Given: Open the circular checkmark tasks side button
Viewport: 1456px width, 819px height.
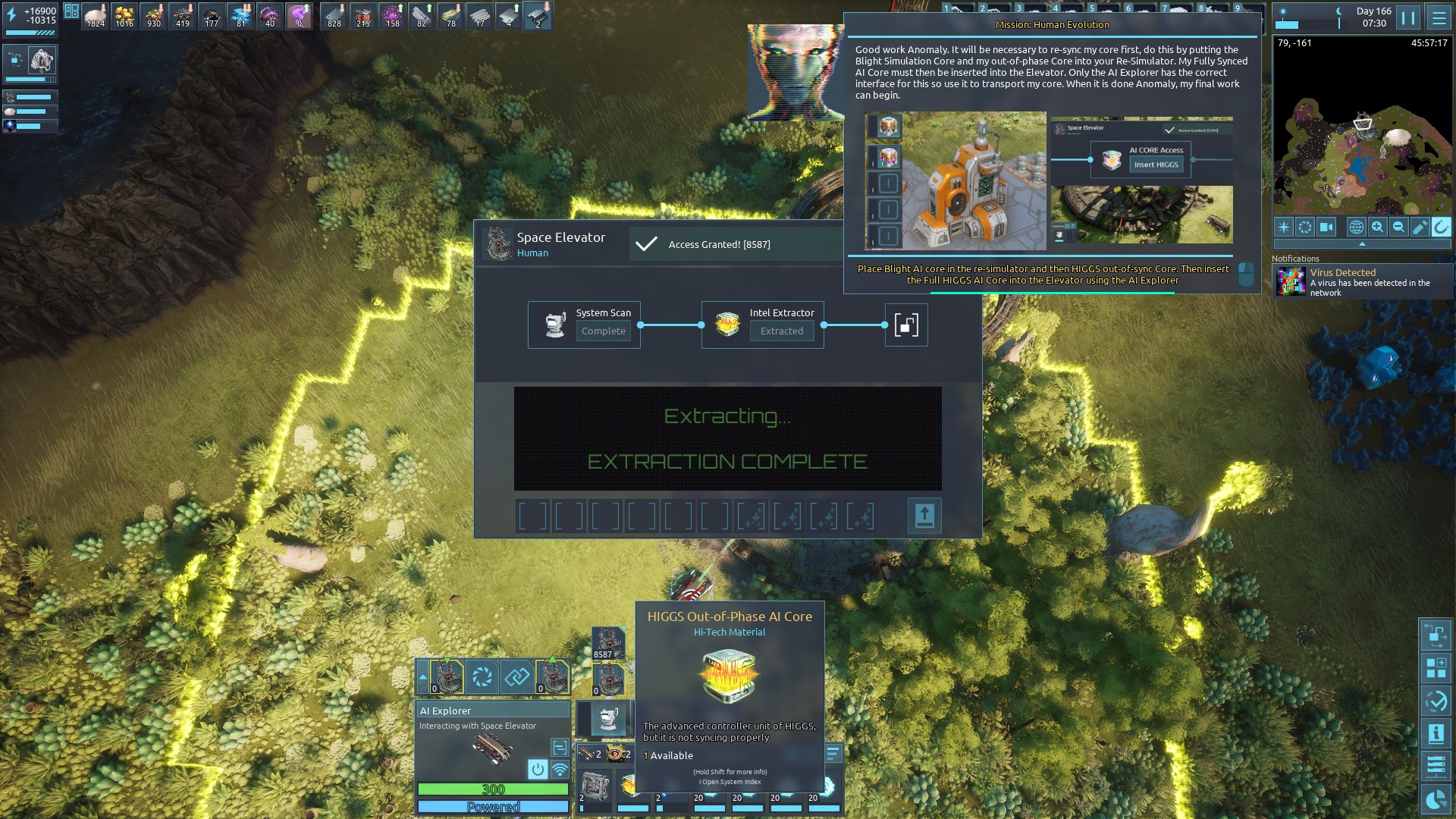Looking at the screenshot, I should [x=1436, y=701].
